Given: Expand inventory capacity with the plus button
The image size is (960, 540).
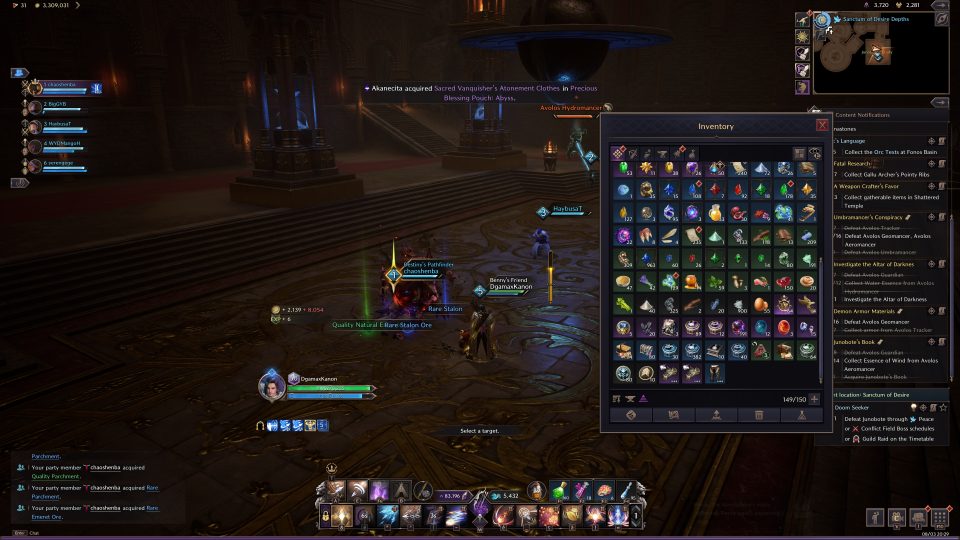Looking at the screenshot, I should 814,399.
